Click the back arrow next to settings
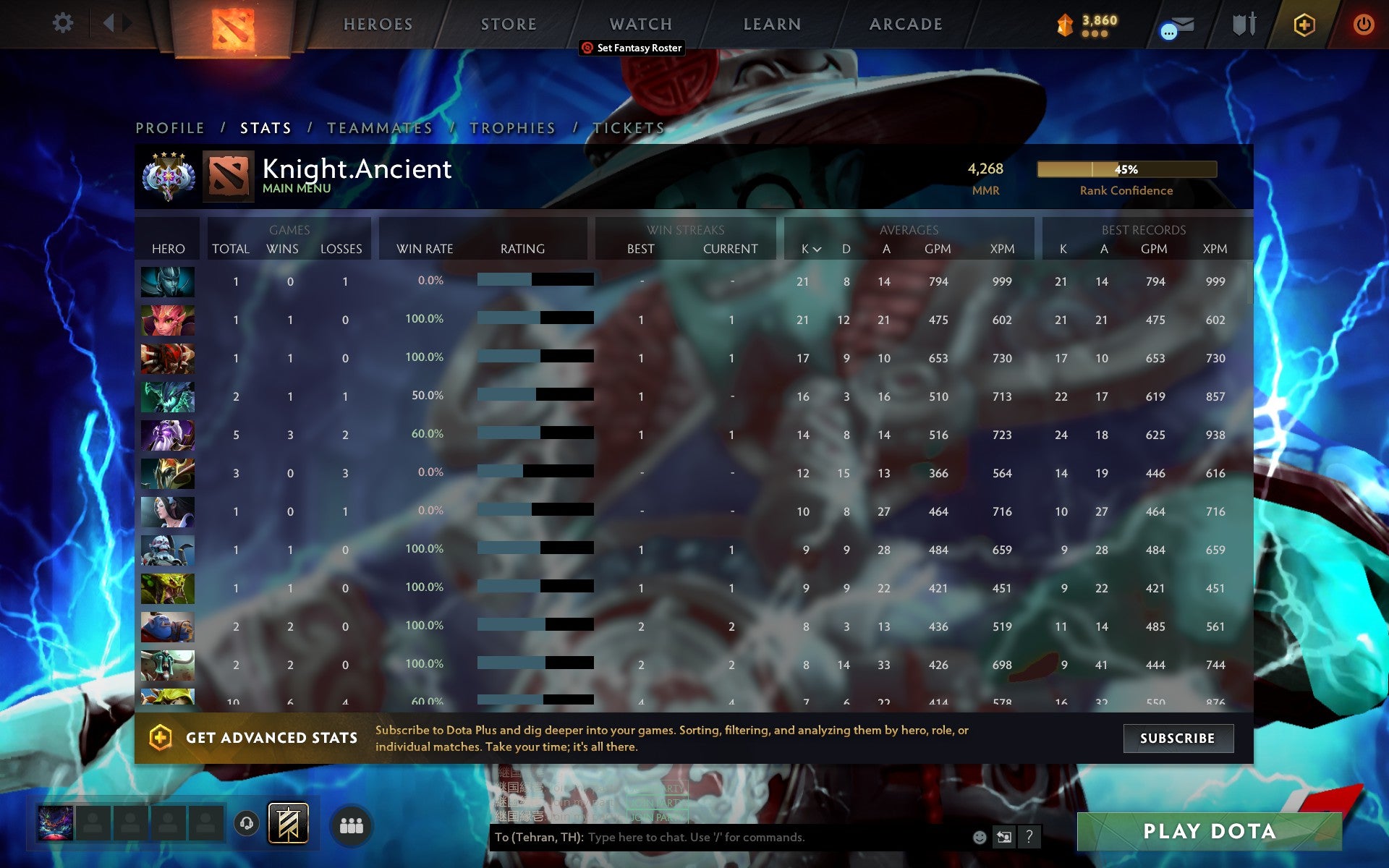This screenshot has width=1389, height=868. pos(107,22)
